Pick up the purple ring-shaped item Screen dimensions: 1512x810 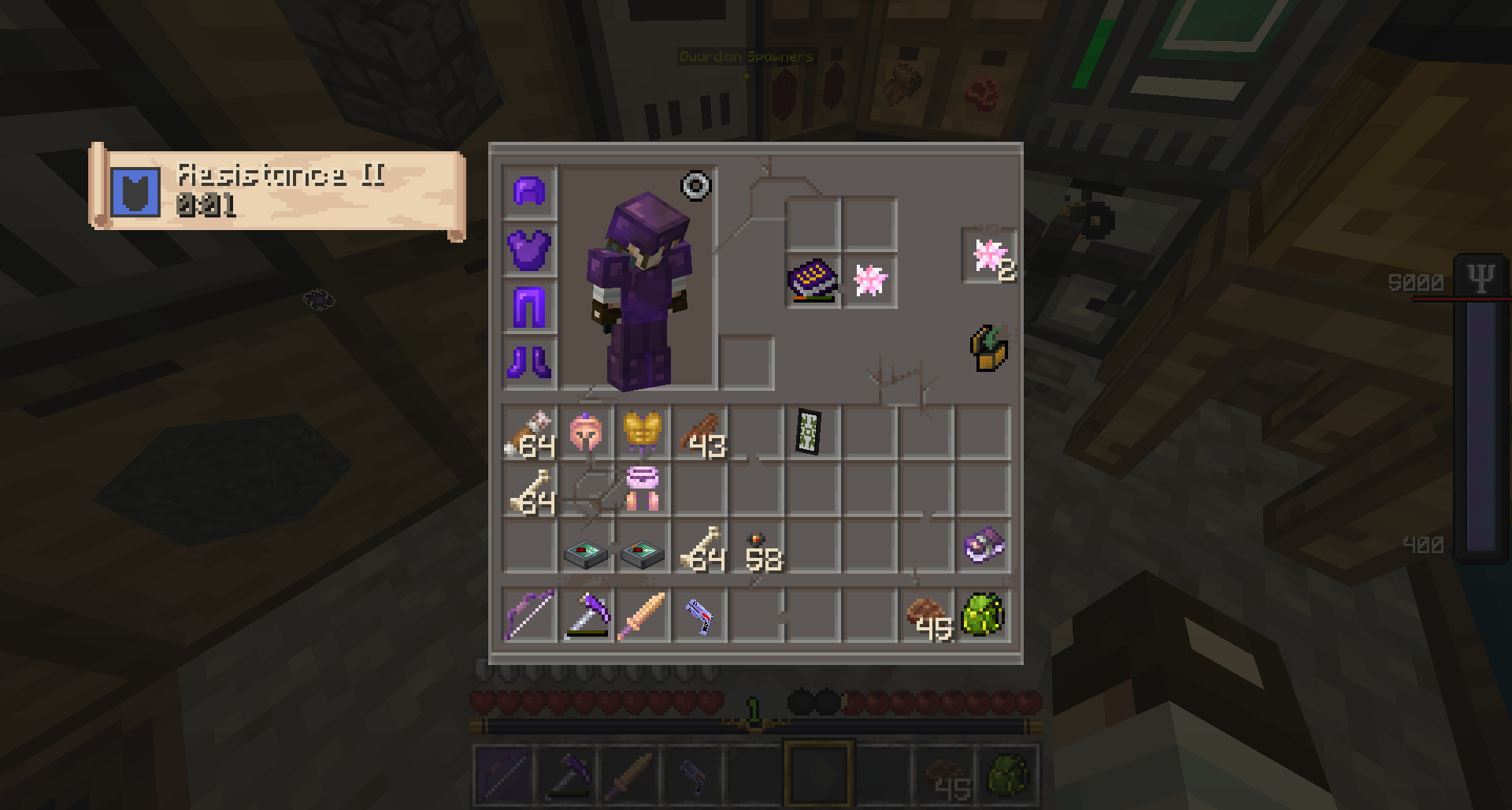coord(984,545)
